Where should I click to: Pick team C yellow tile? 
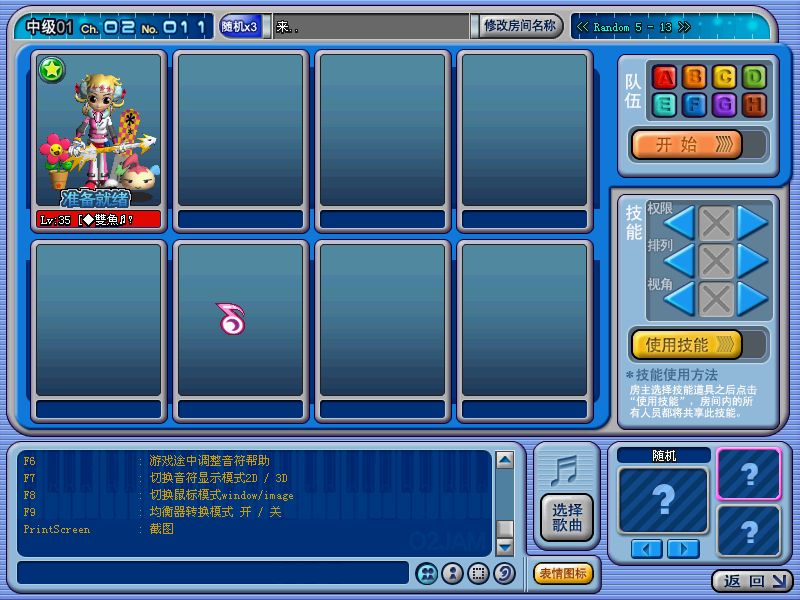724,78
